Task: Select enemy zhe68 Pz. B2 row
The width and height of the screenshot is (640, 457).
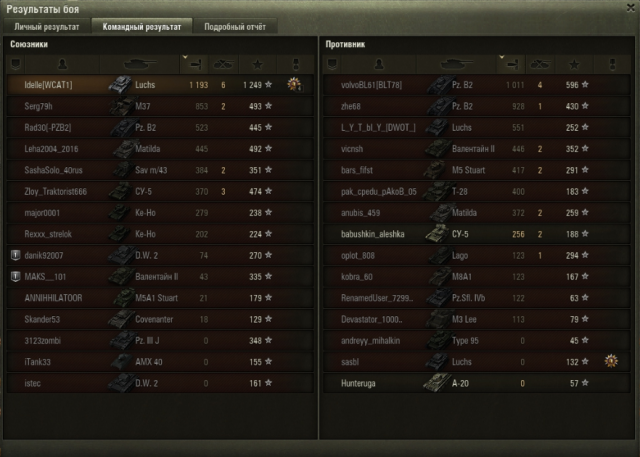Action: point(470,106)
